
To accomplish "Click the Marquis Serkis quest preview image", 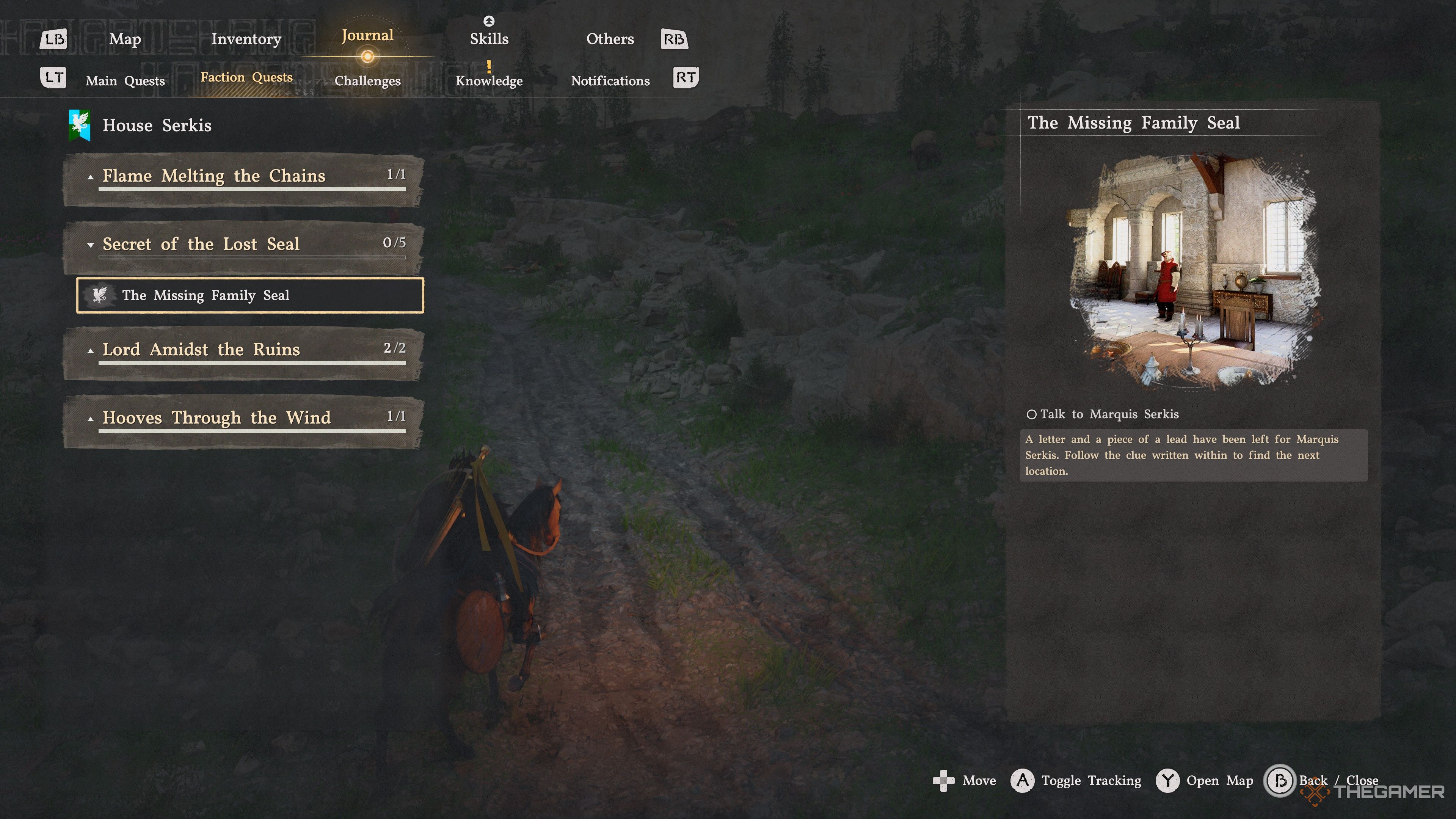I will coord(1192,270).
